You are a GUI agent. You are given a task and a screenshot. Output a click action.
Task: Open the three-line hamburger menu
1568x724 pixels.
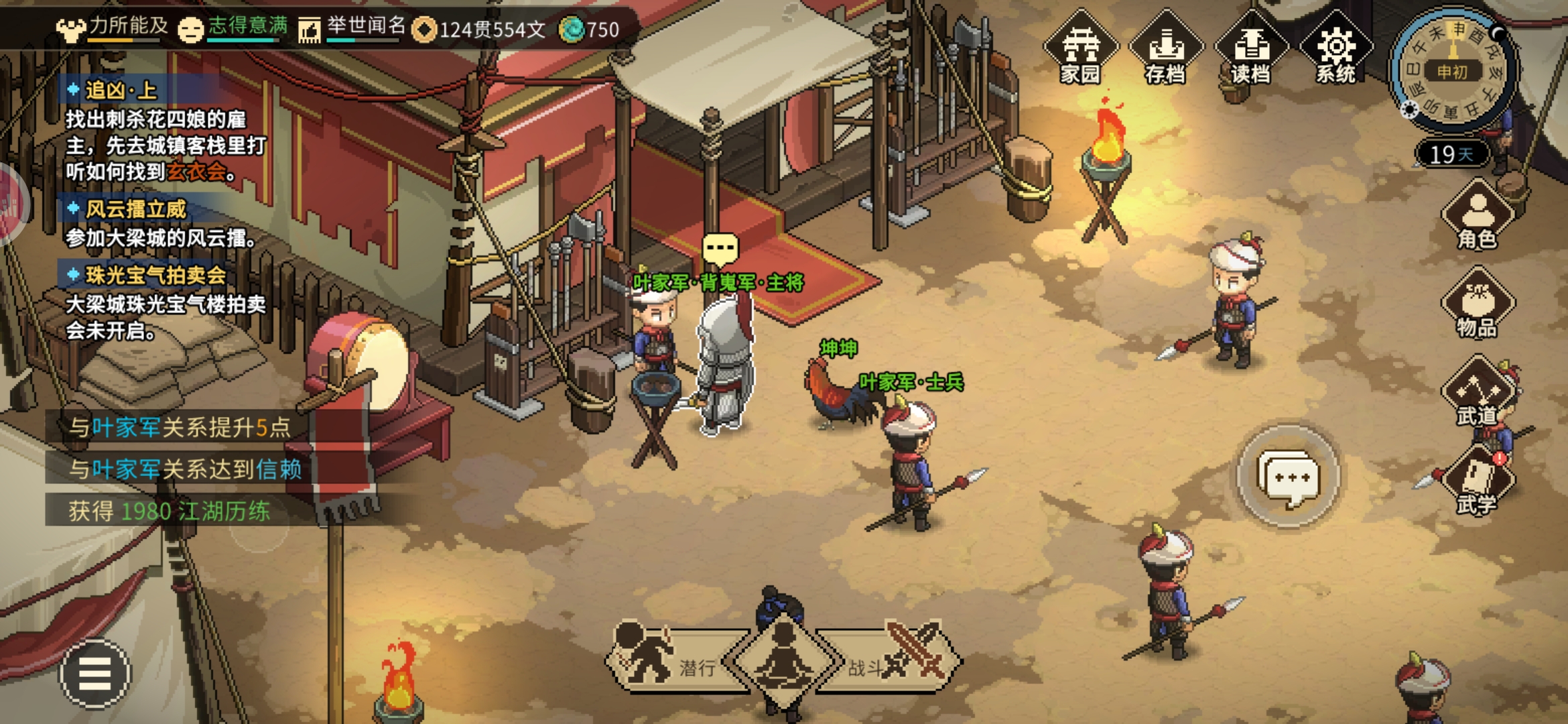pos(94,673)
